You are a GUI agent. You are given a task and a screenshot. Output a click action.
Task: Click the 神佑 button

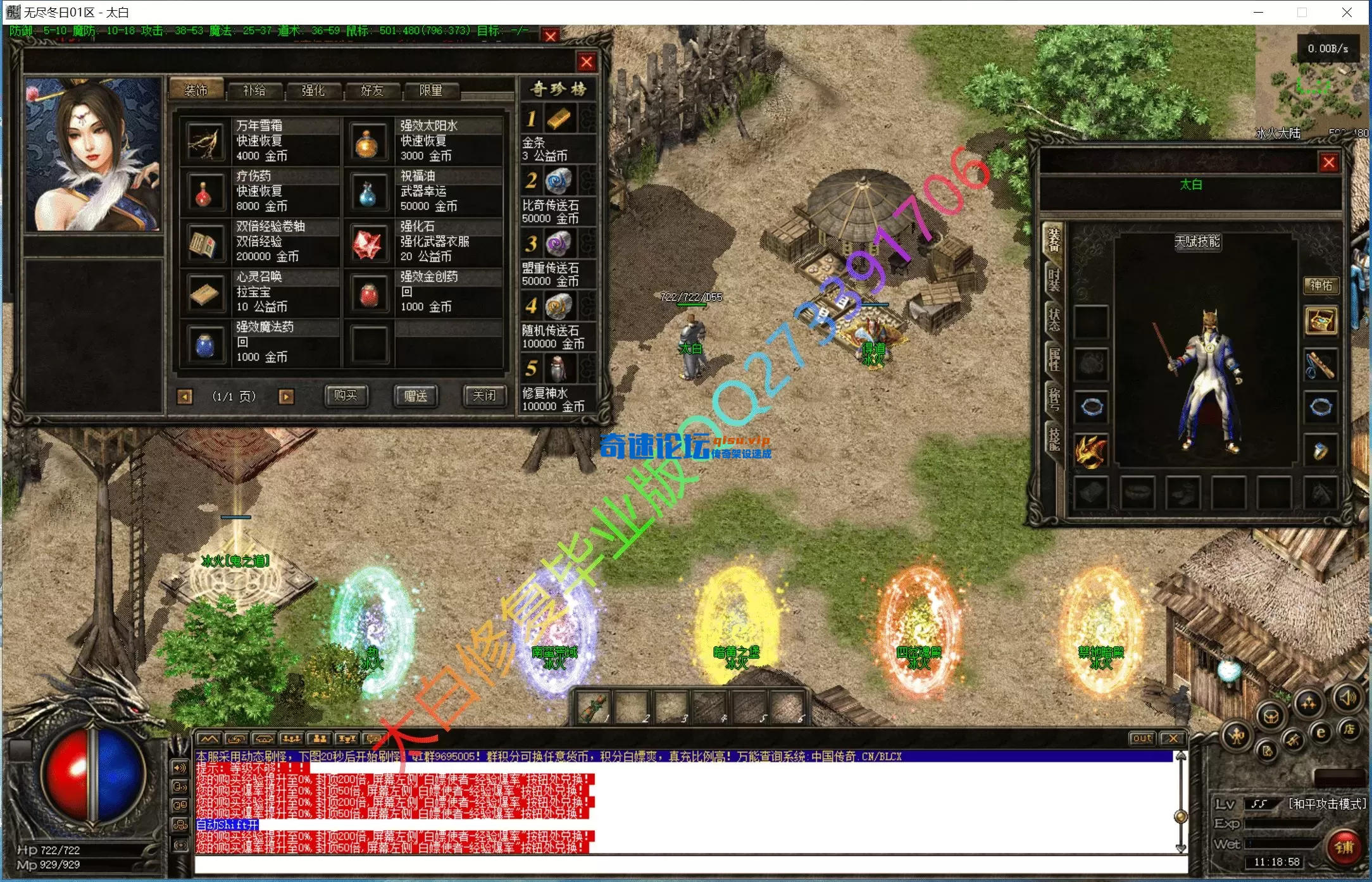click(x=1321, y=285)
